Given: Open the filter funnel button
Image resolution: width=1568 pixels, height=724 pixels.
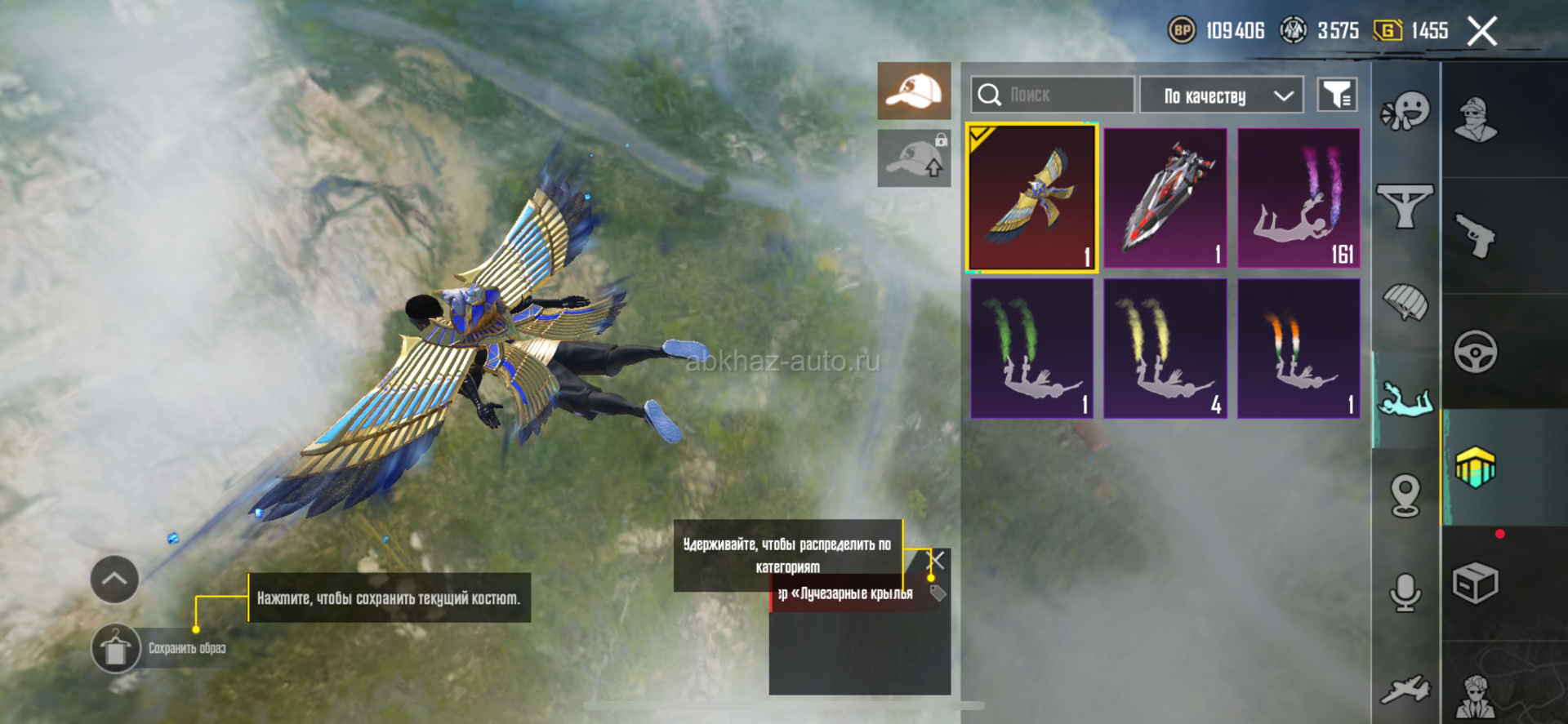Looking at the screenshot, I should coord(1337,95).
